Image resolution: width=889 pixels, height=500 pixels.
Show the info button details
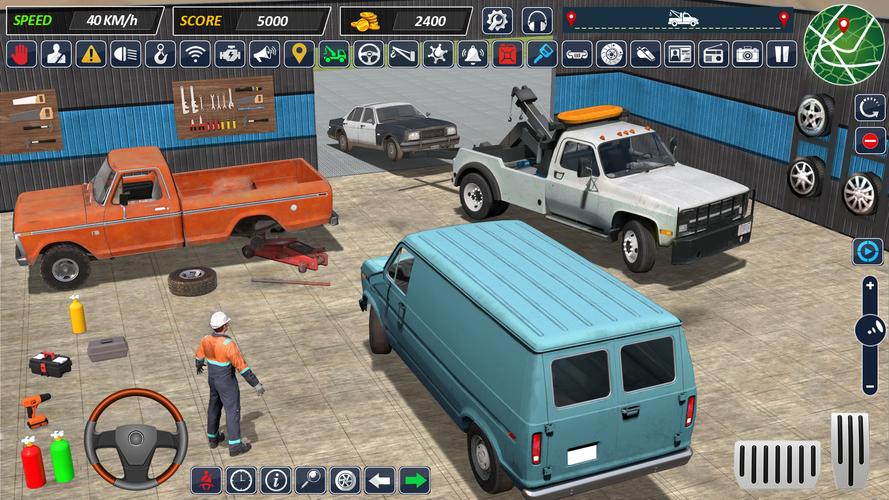[x=275, y=480]
